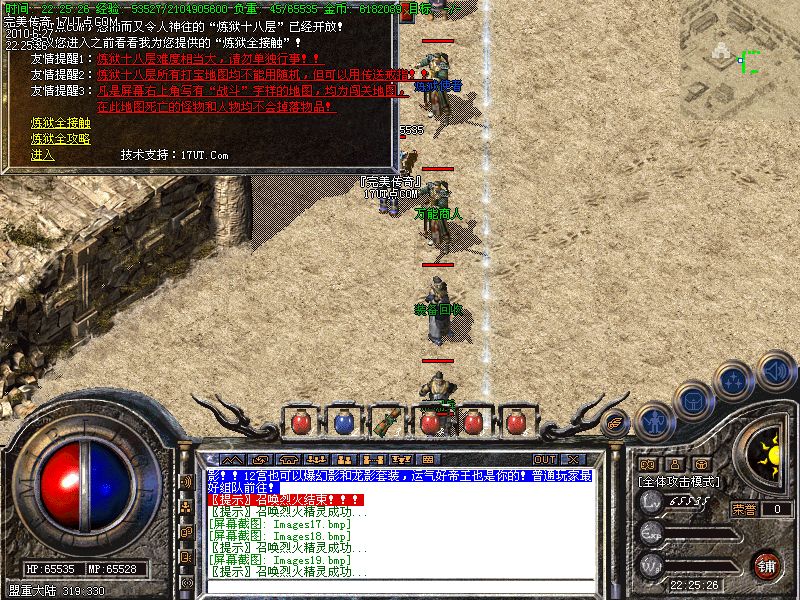The image size is (800, 600).
Task: Click the winged orange button beside the belt
Action: coord(617,422)
